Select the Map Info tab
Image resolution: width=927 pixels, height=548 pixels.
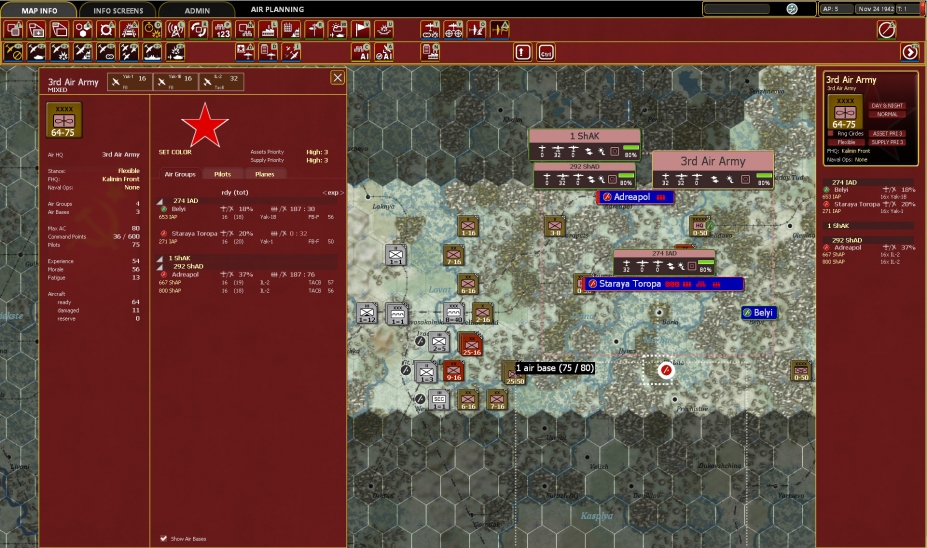pos(45,10)
